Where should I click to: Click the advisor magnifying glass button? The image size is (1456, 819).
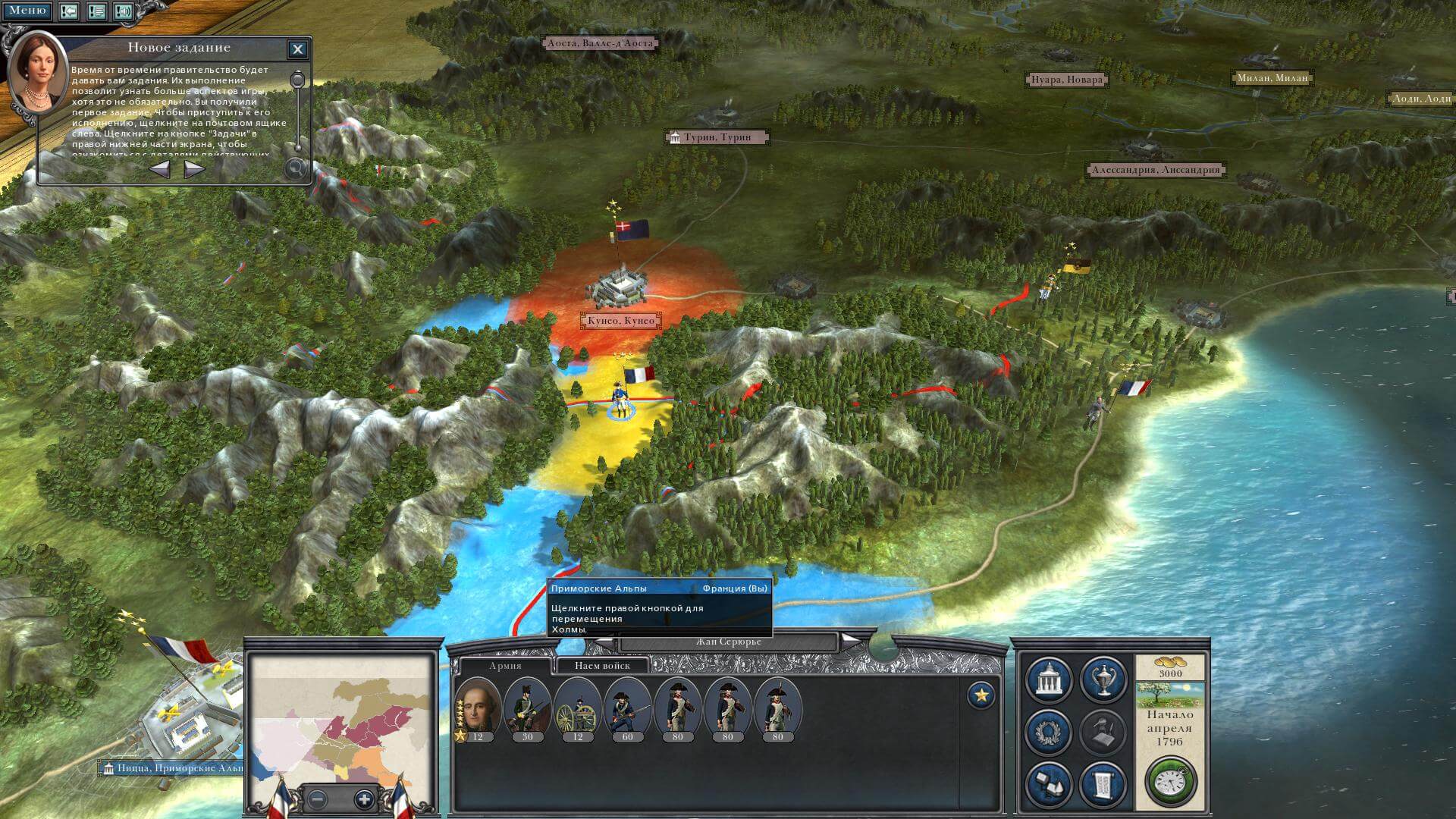tap(295, 168)
